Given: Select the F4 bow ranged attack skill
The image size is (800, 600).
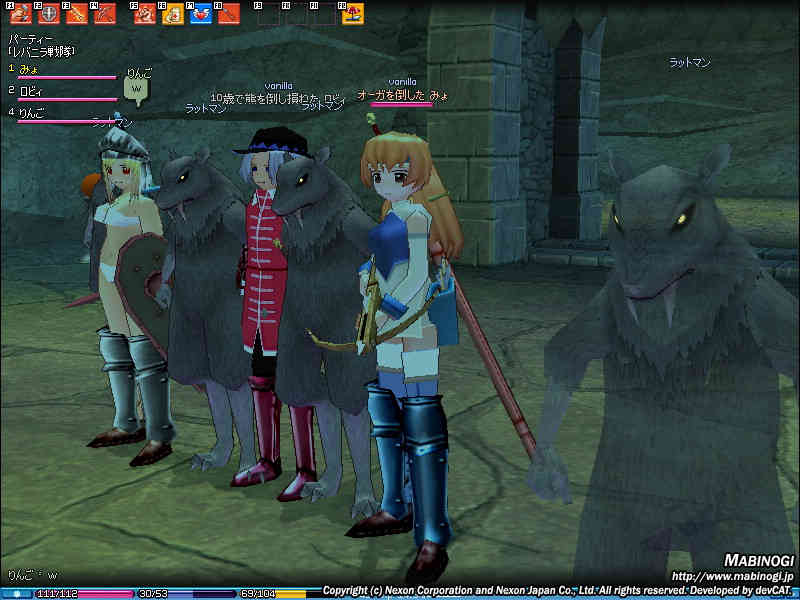Looking at the screenshot, I should click(104, 14).
